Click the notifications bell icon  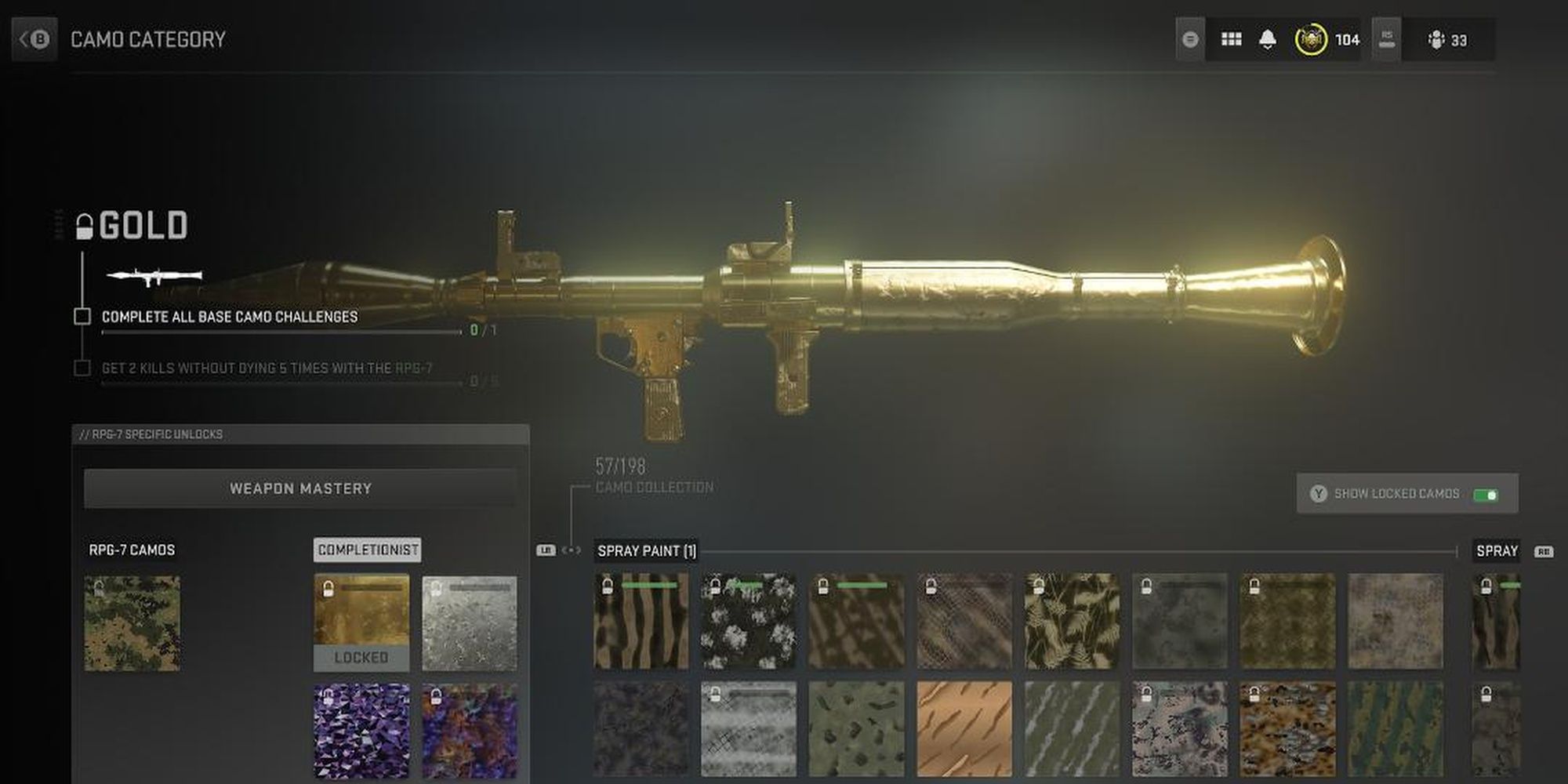point(1265,38)
